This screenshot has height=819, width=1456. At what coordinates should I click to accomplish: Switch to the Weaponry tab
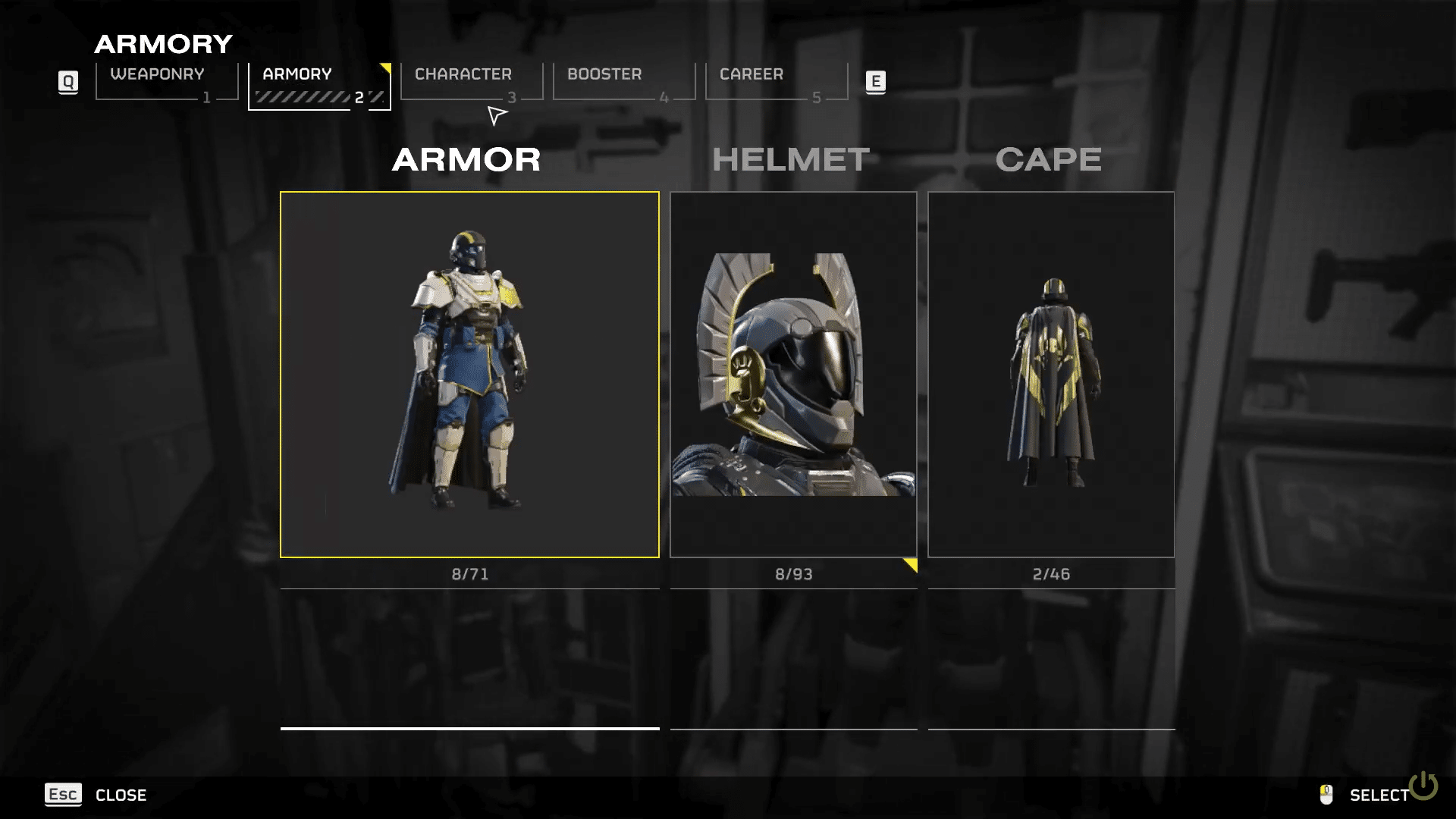(157, 74)
